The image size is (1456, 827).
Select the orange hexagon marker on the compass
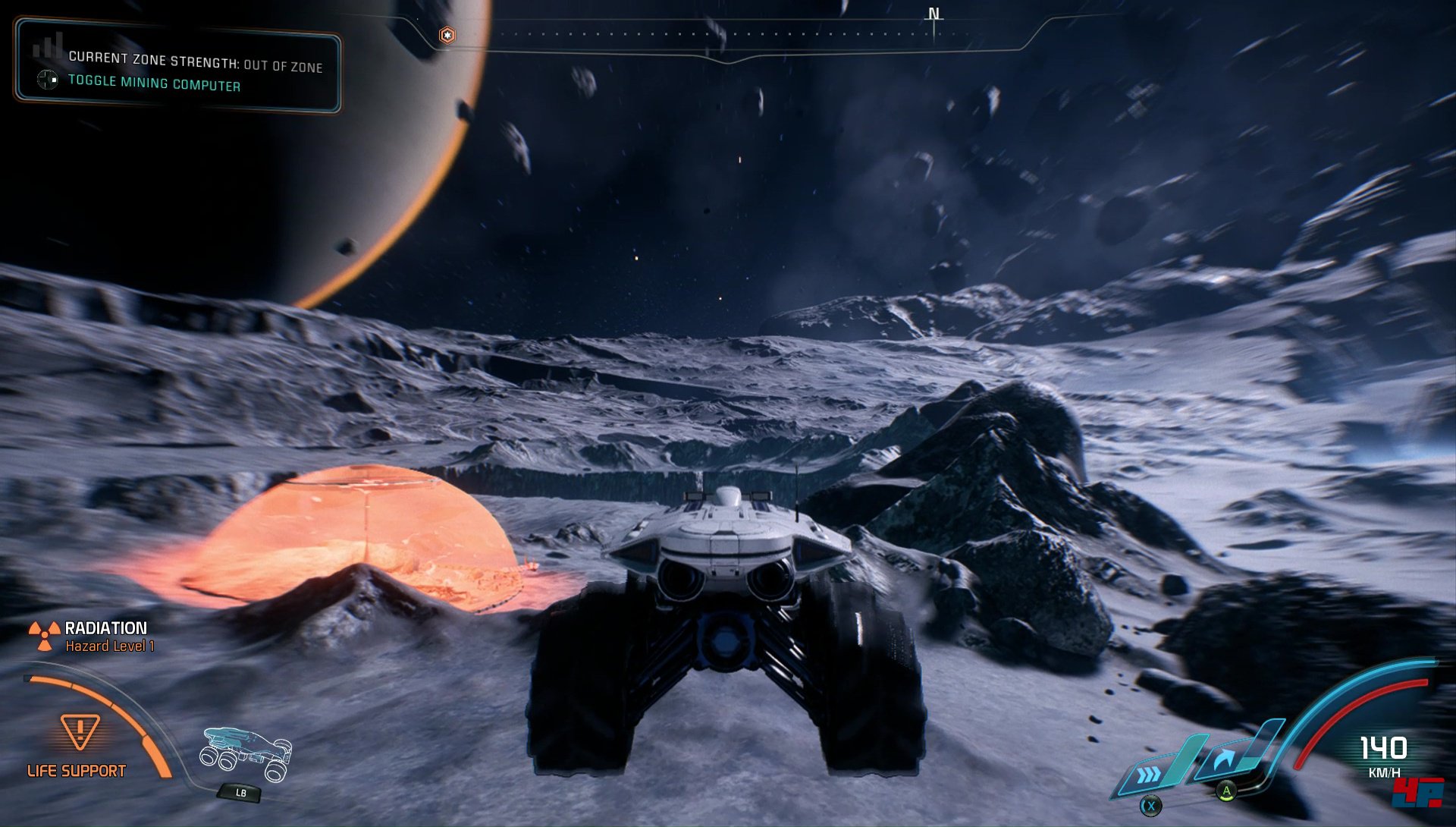[x=447, y=35]
